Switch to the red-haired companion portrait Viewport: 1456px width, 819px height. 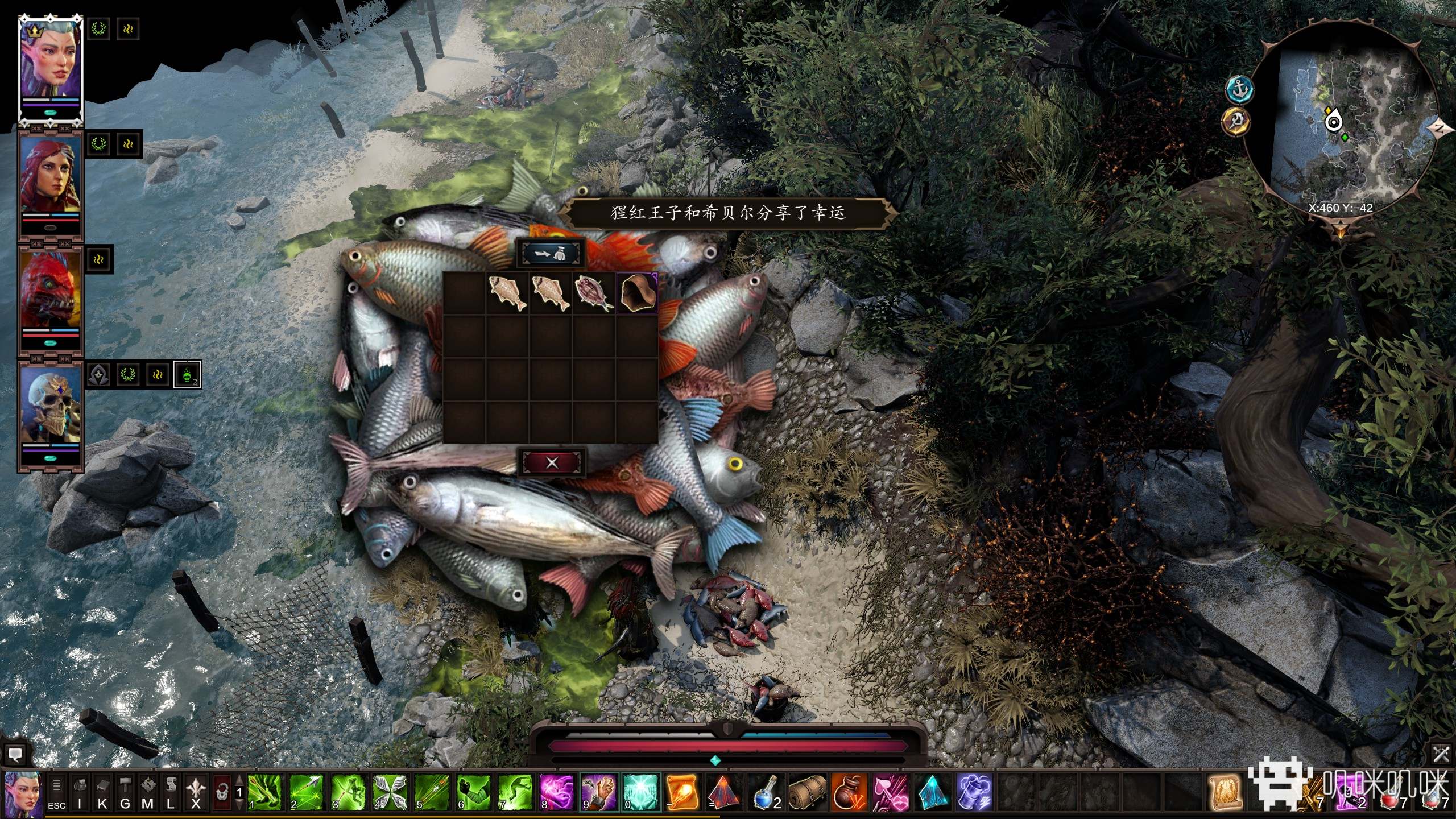(x=50, y=183)
